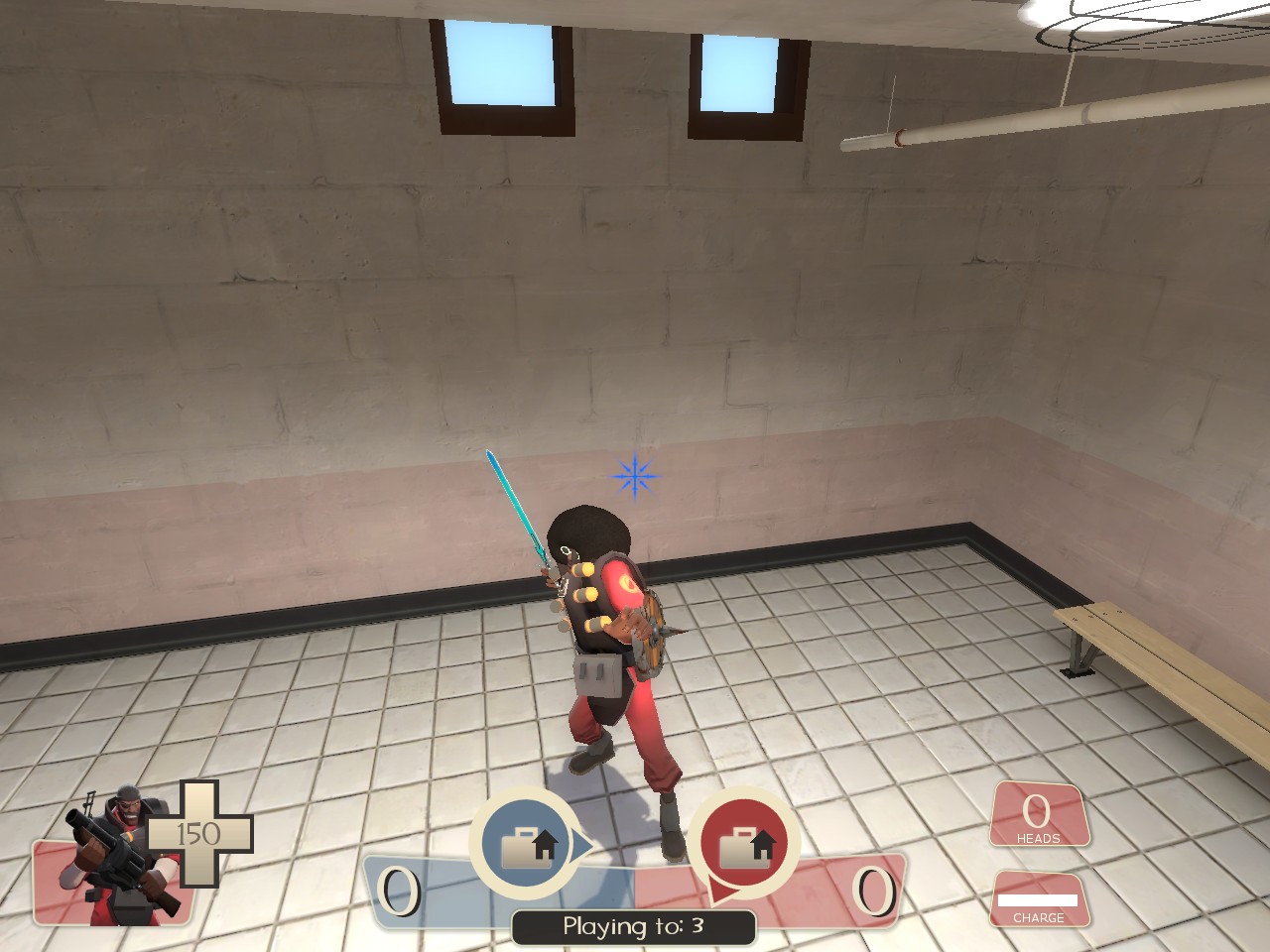Image resolution: width=1270 pixels, height=952 pixels.
Task: Click the glowing Eyelander sword blade
Action: [x=515, y=506]
